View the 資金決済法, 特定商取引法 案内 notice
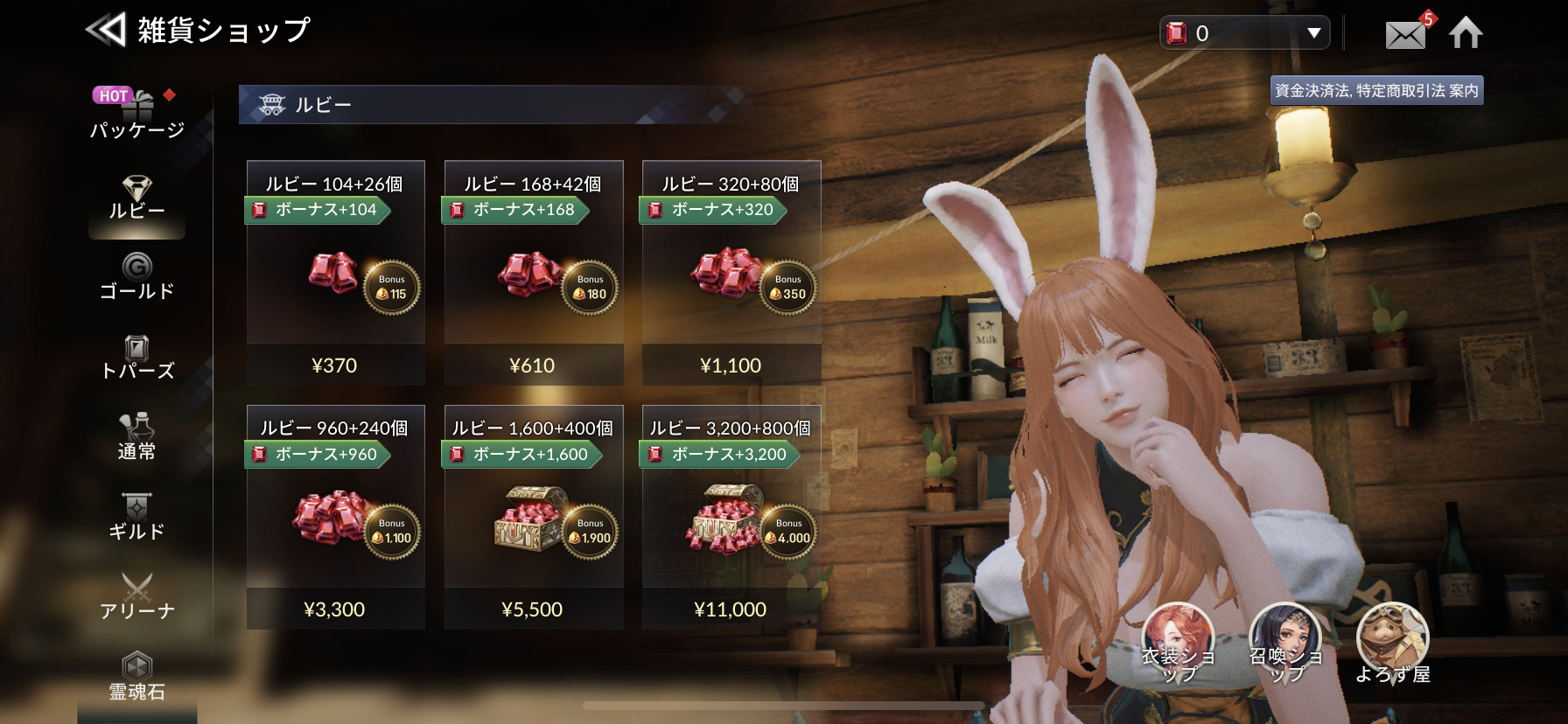 click(x=1376, y=91)
